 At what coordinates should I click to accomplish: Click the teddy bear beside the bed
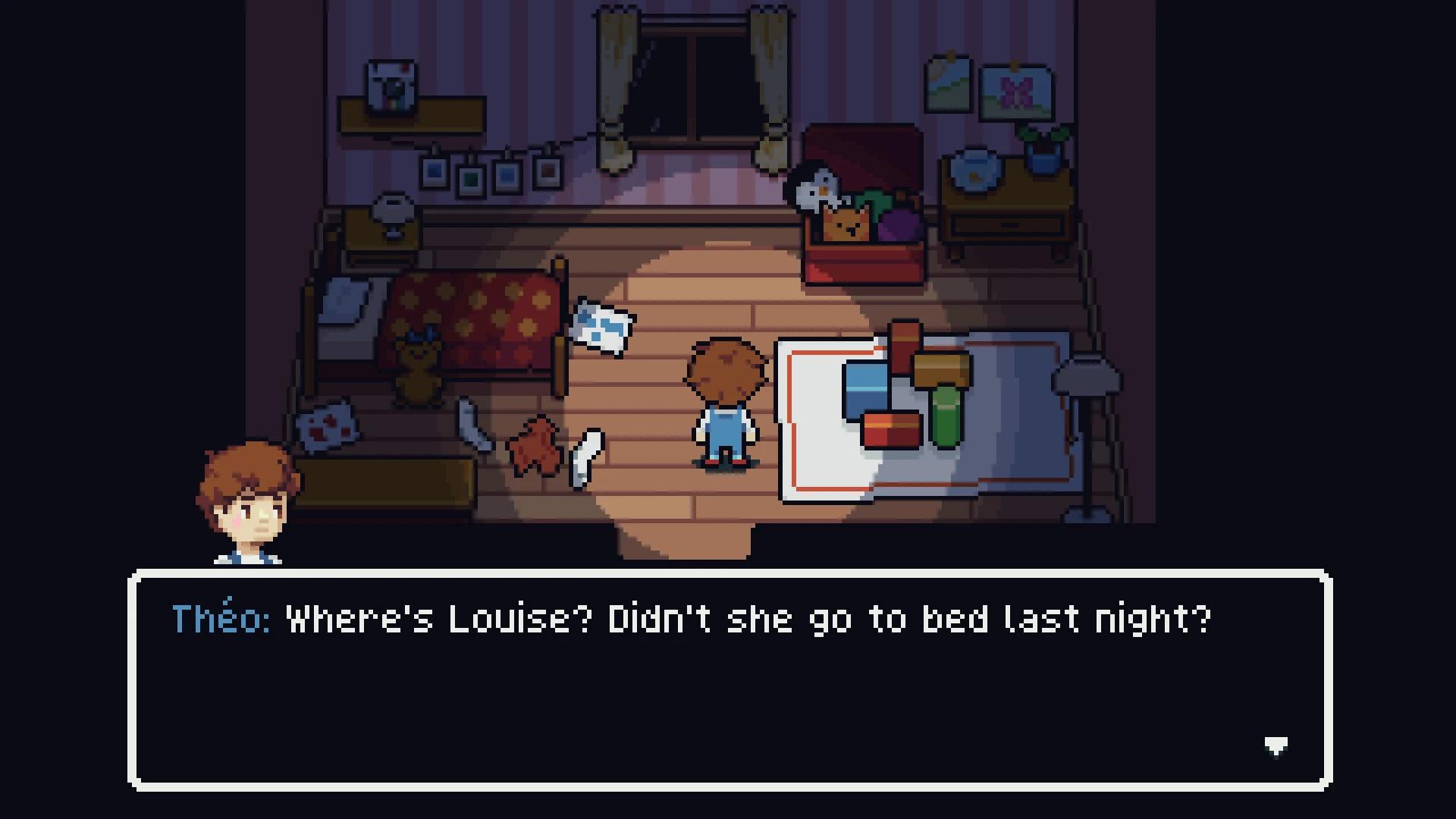pyautogui.click(x=417, y=366)
